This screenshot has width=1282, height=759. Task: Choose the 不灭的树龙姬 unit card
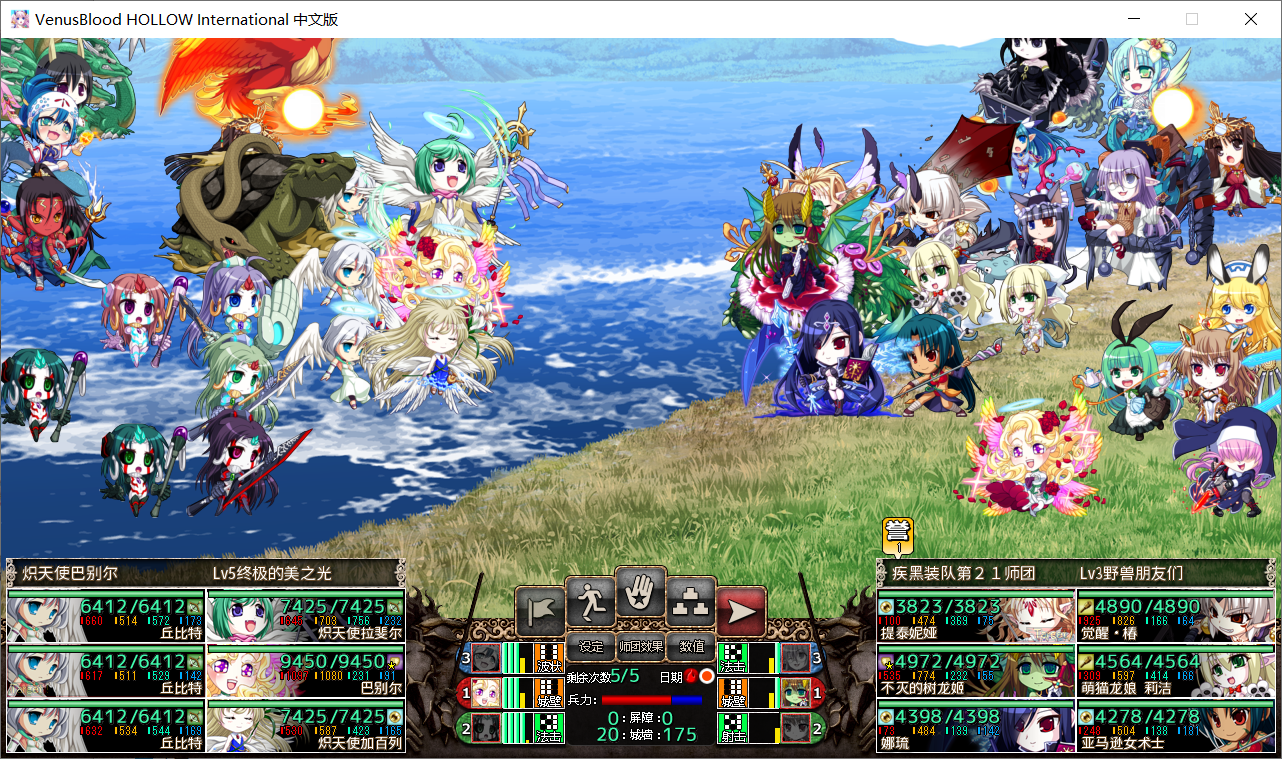(x=976, y=672)
